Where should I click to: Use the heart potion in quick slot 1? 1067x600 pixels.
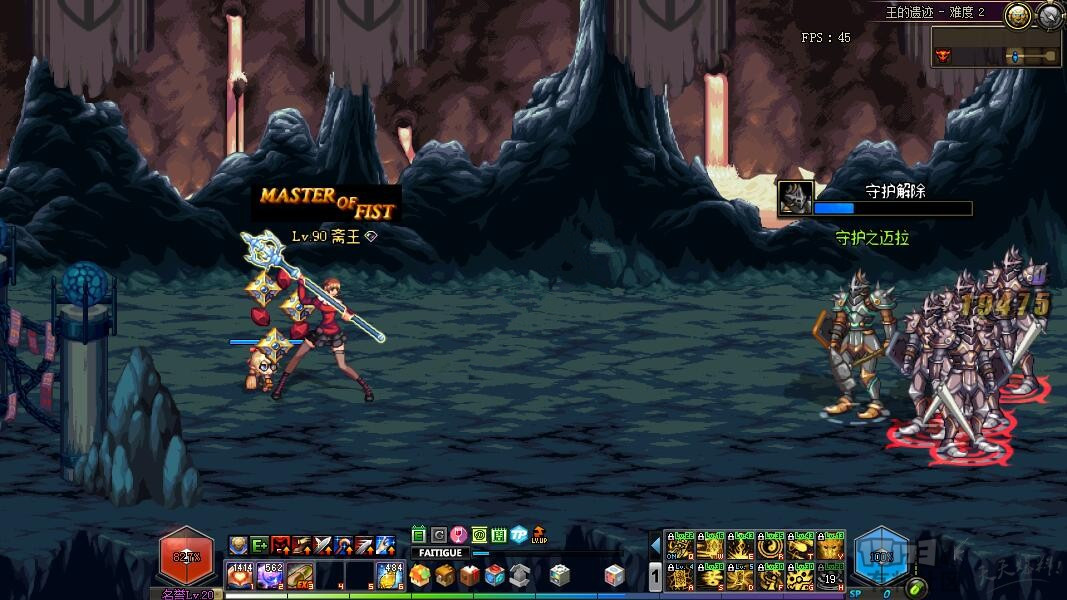coord(241,576)
